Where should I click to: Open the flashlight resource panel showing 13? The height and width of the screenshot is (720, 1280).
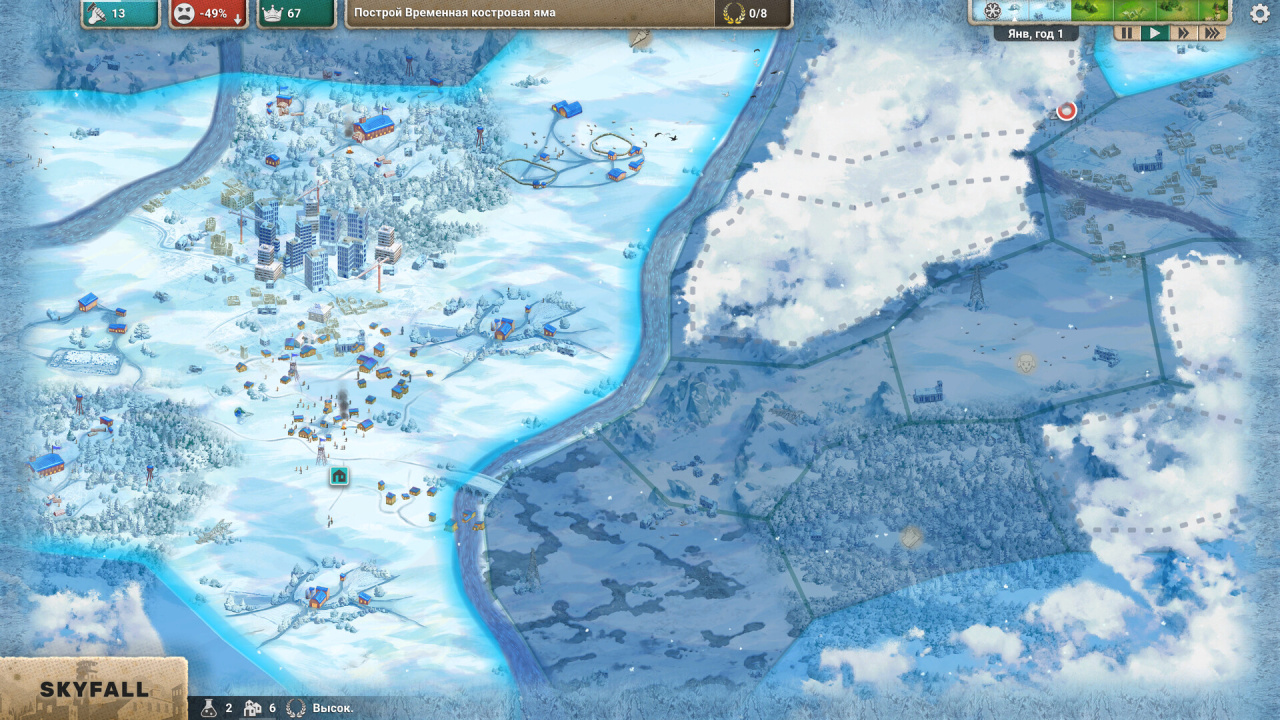pyautogui.click(x=120, y=13)
